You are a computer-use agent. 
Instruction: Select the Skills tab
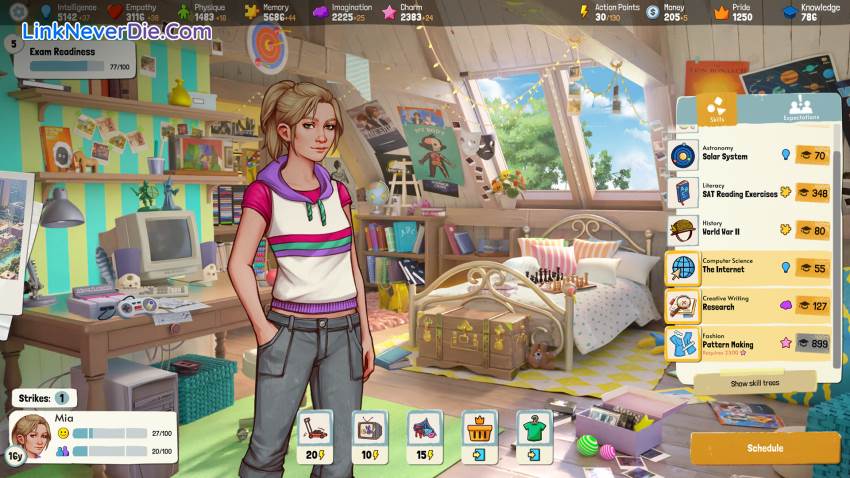point(716,110)
